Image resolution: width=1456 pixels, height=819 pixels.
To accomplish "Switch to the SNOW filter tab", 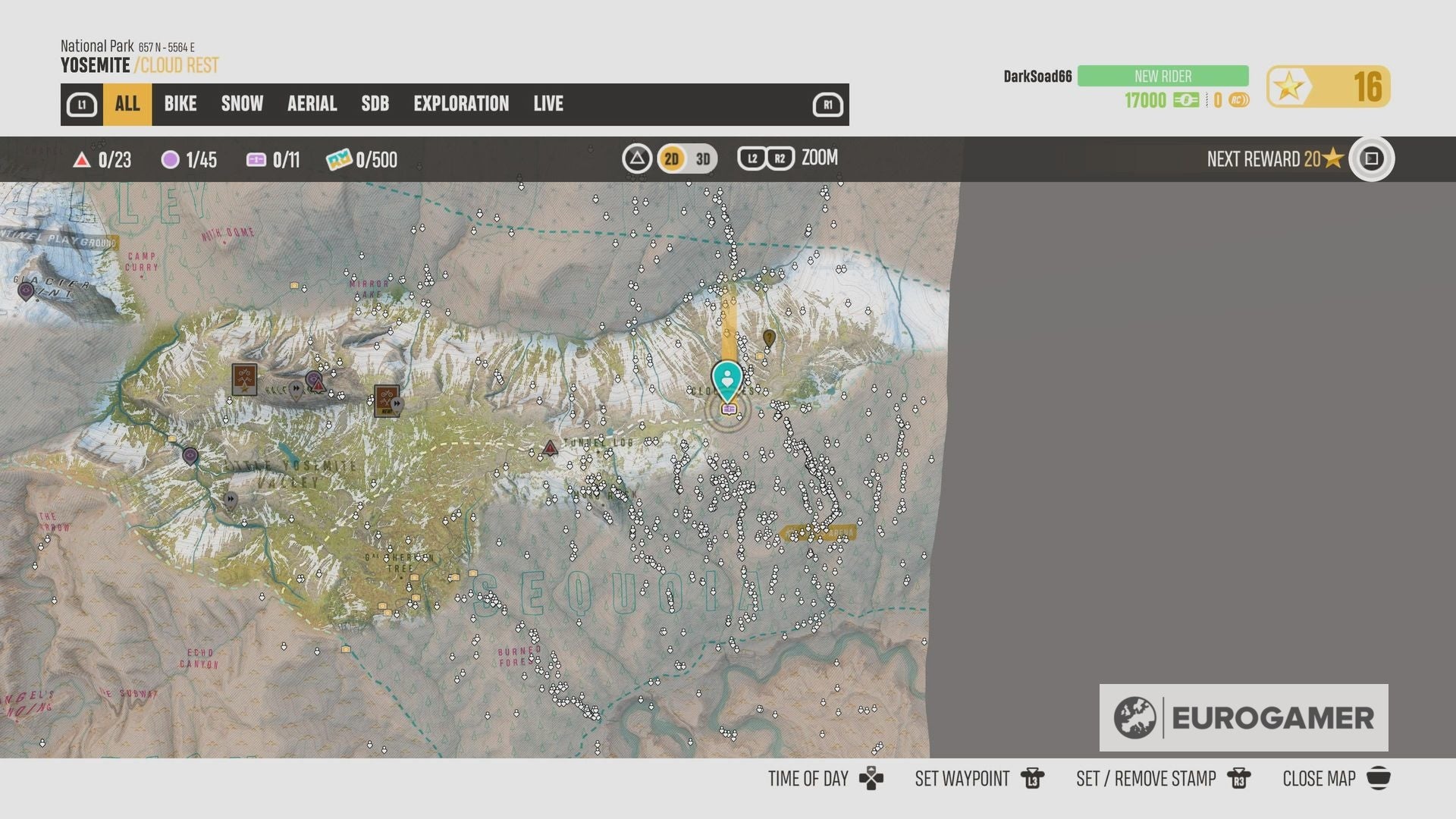I will [x=241, y=104].
